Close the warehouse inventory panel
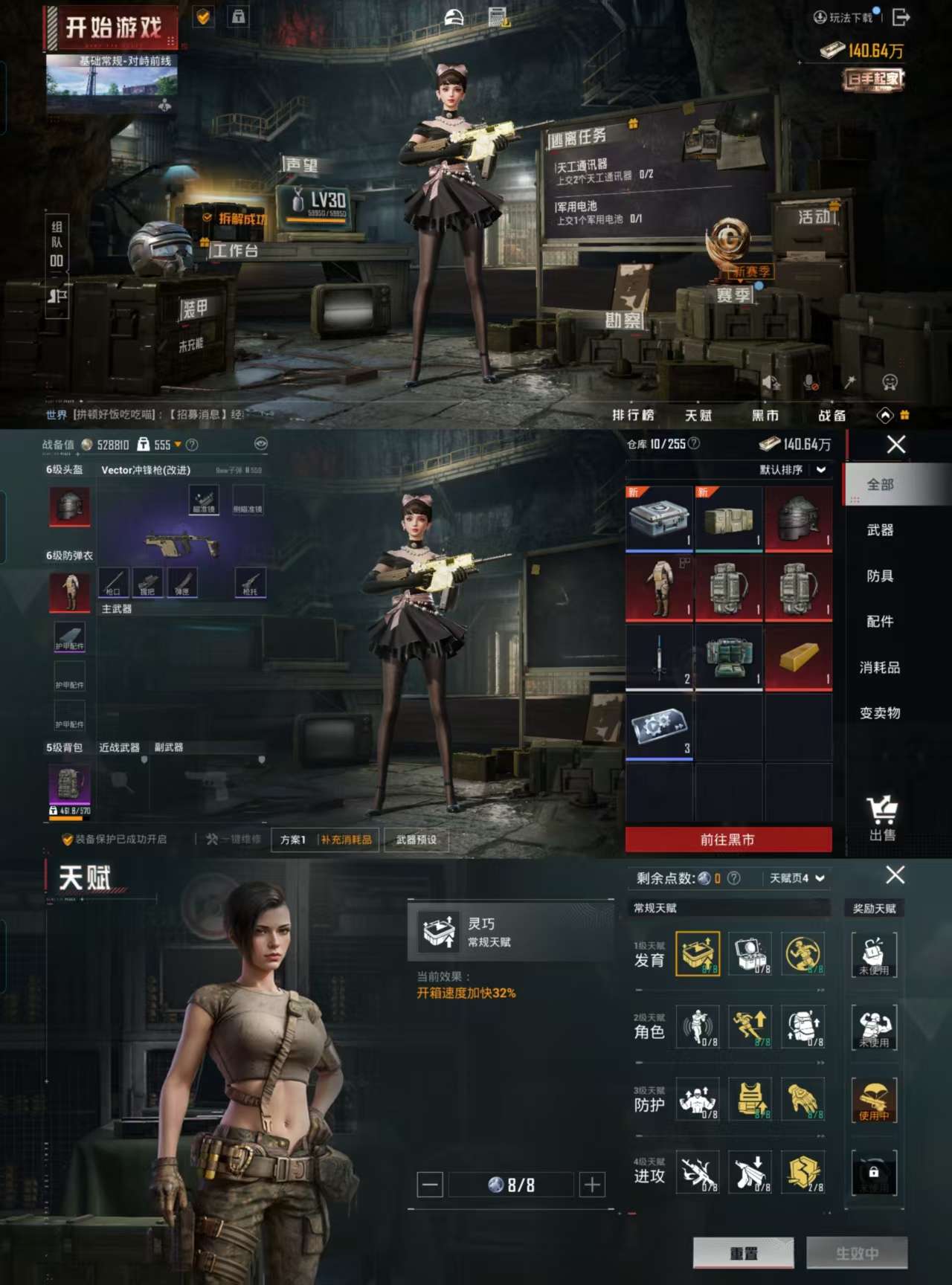The height and width of the screenshot is (1285, 952). pyautogui.click(x=896, y=445)
